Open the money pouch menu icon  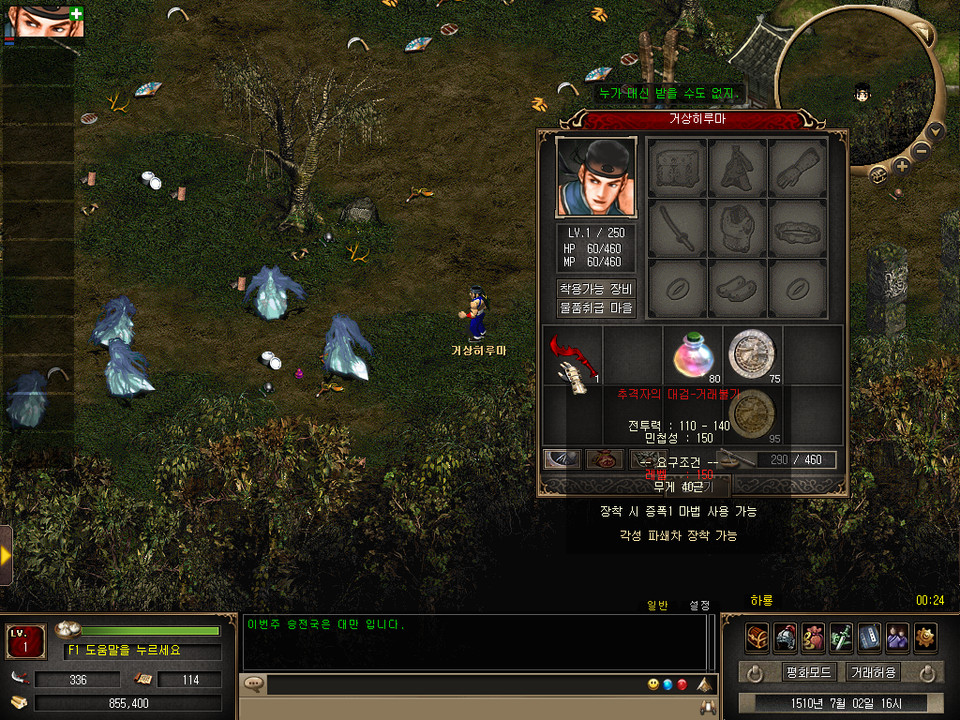click(x=813, y=637)
